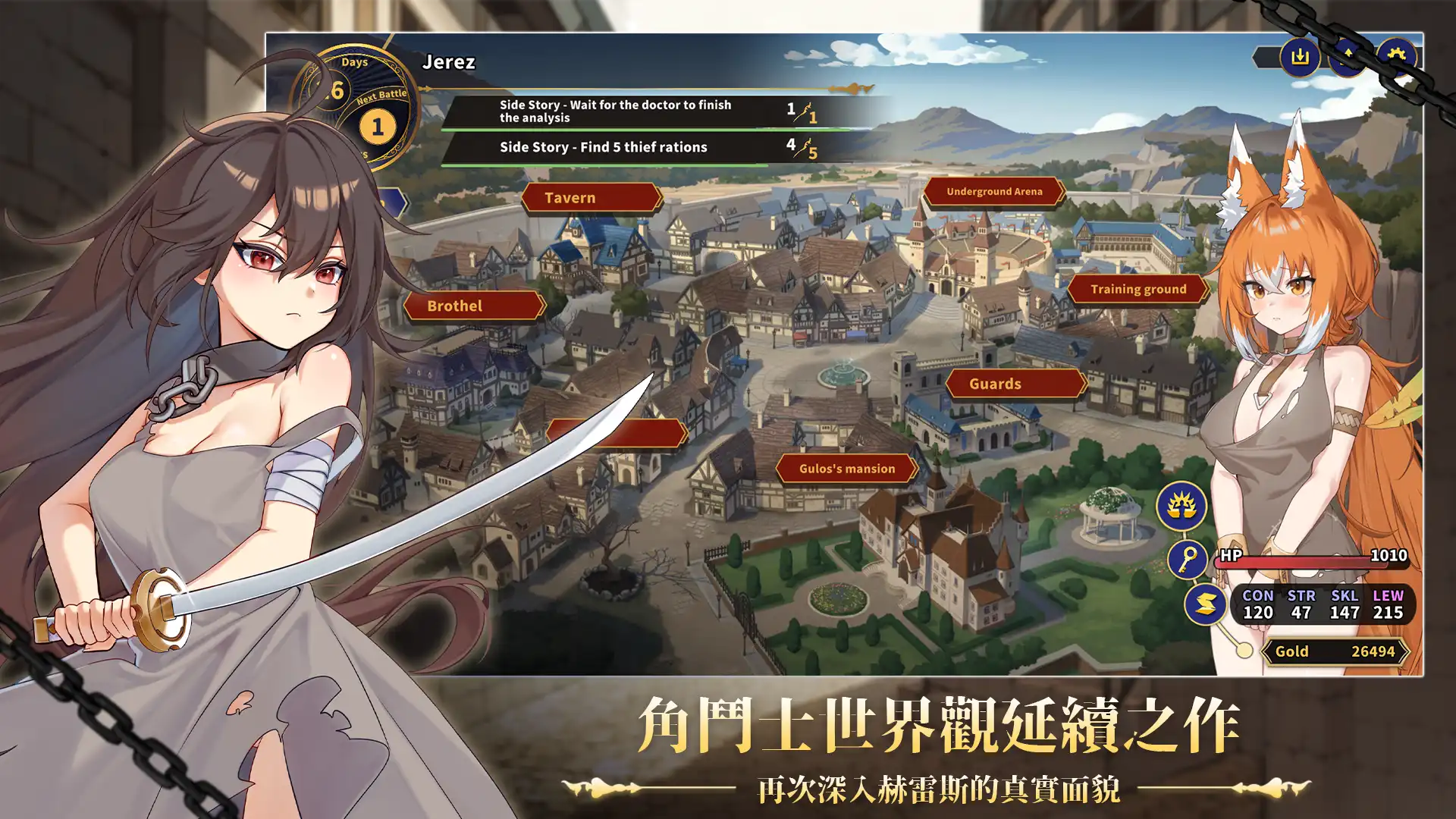Open the Training ground
1456x819 pixels.
coord(1137,289)
